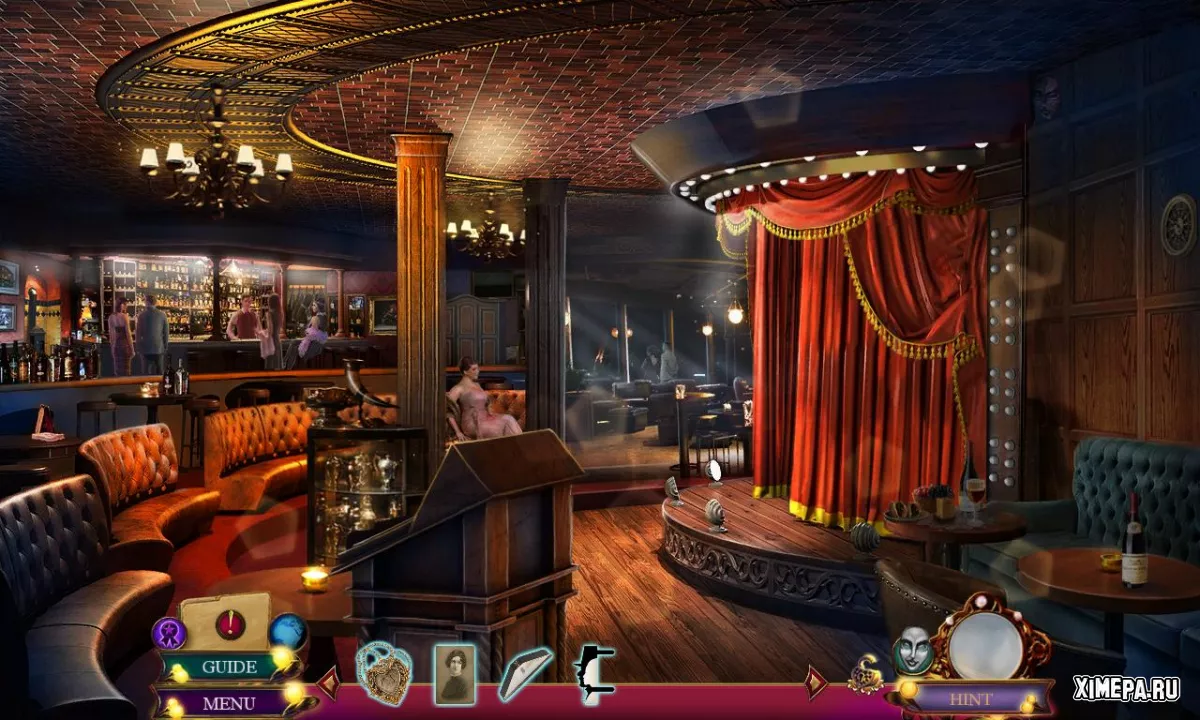Click the golden swan ornament icon
The height and width of the screenshot is (720, 1200).
click(865, 677)
